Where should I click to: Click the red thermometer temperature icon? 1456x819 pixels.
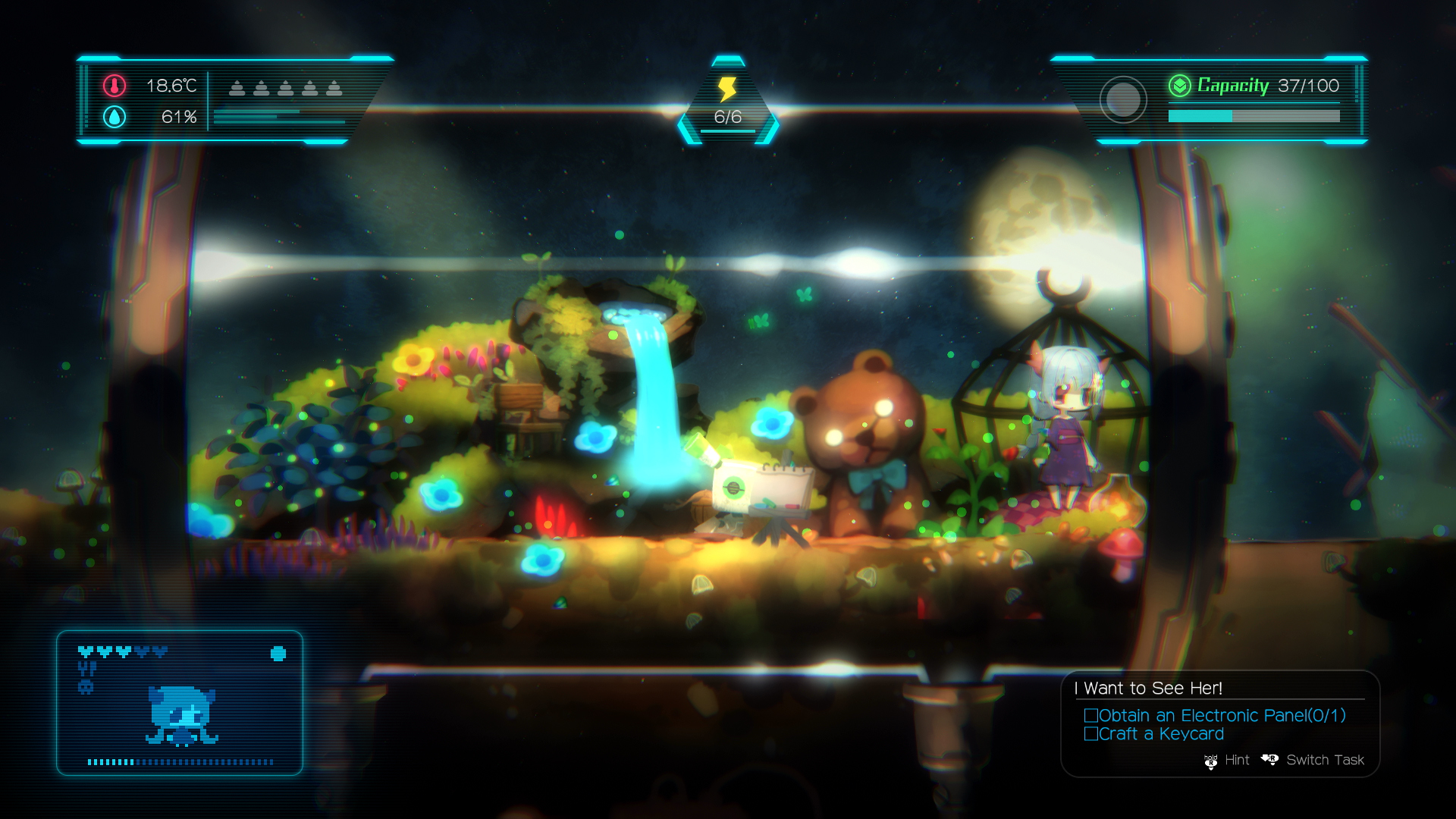(x=115, y=86)
